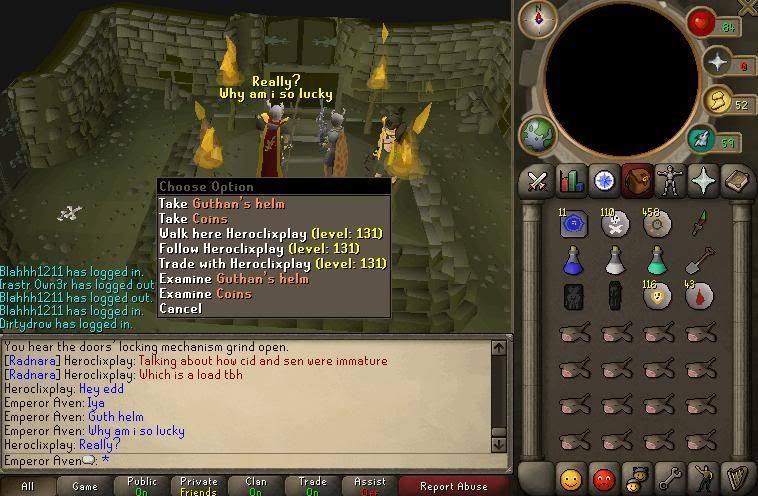Switch to the Stats bar-chart tab

[571, 181]
